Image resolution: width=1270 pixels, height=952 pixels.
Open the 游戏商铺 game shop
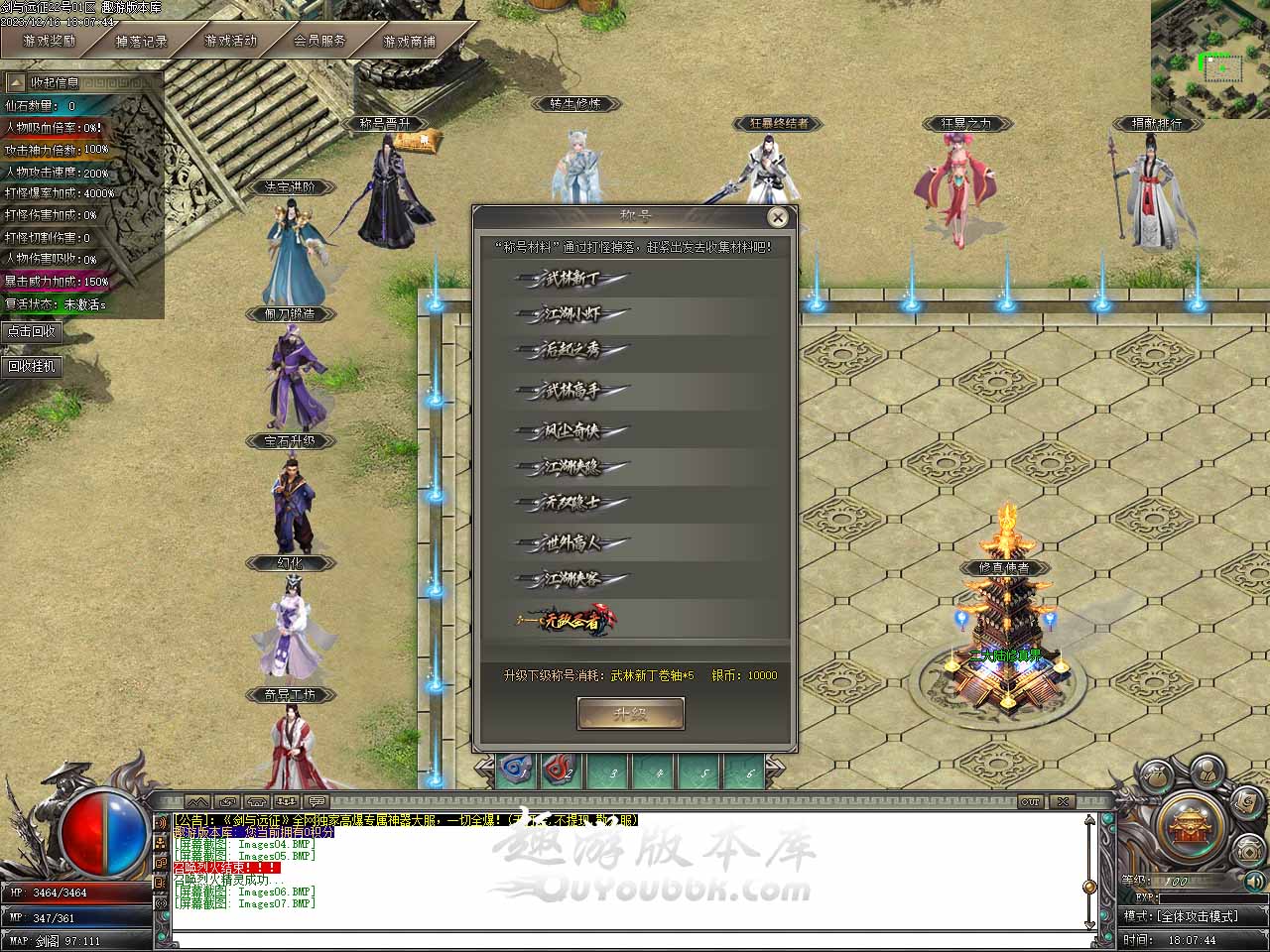point(409,41)
